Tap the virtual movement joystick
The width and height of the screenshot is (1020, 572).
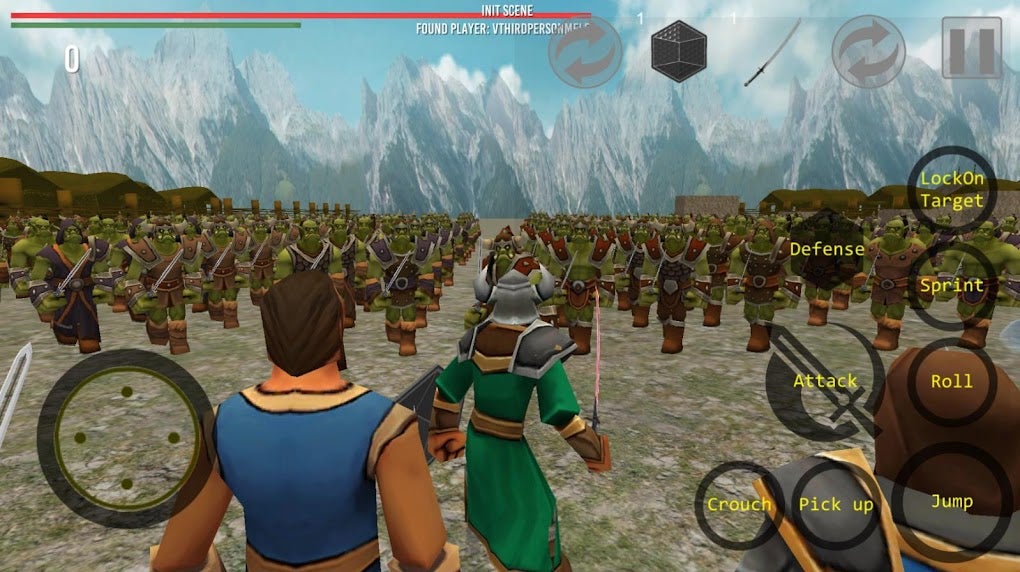click(125, 438)
